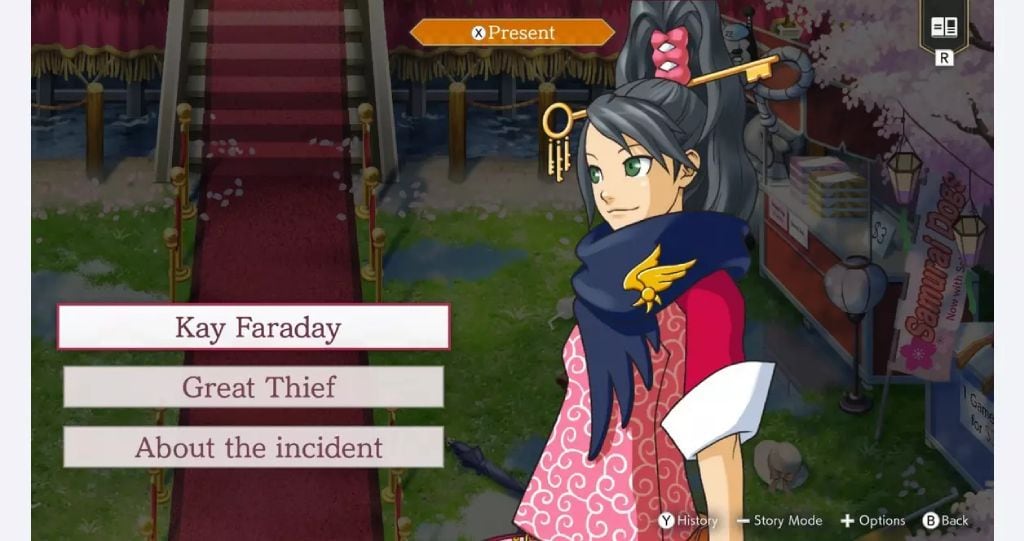Choose the Great Thief topic
Viewport: 1024px width, 541px height.
click(x=253, y=387)
